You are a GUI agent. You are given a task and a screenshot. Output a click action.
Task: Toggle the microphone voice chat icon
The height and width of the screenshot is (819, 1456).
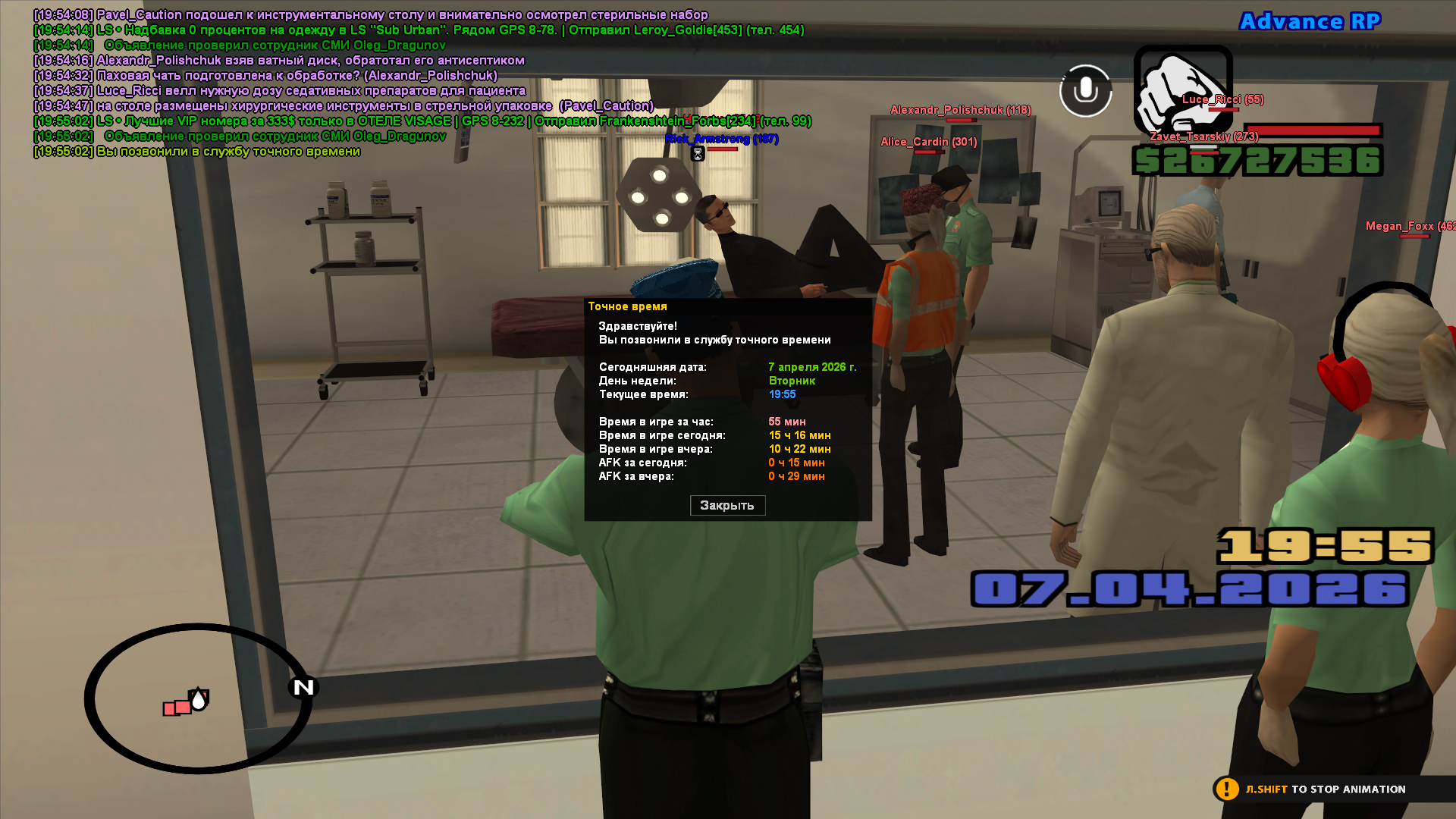[1085, 91]
